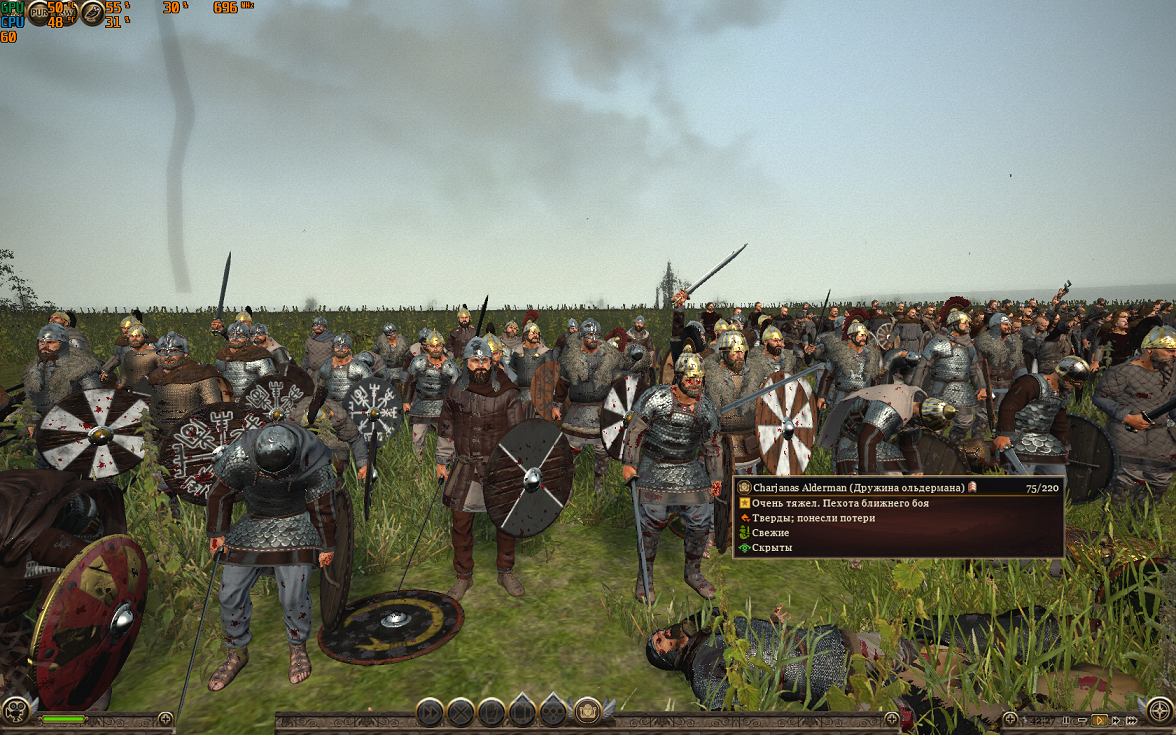This screenshot has height=735, width=1176.
Task: Set battle to normal play speed
Action: [1098, 719]
